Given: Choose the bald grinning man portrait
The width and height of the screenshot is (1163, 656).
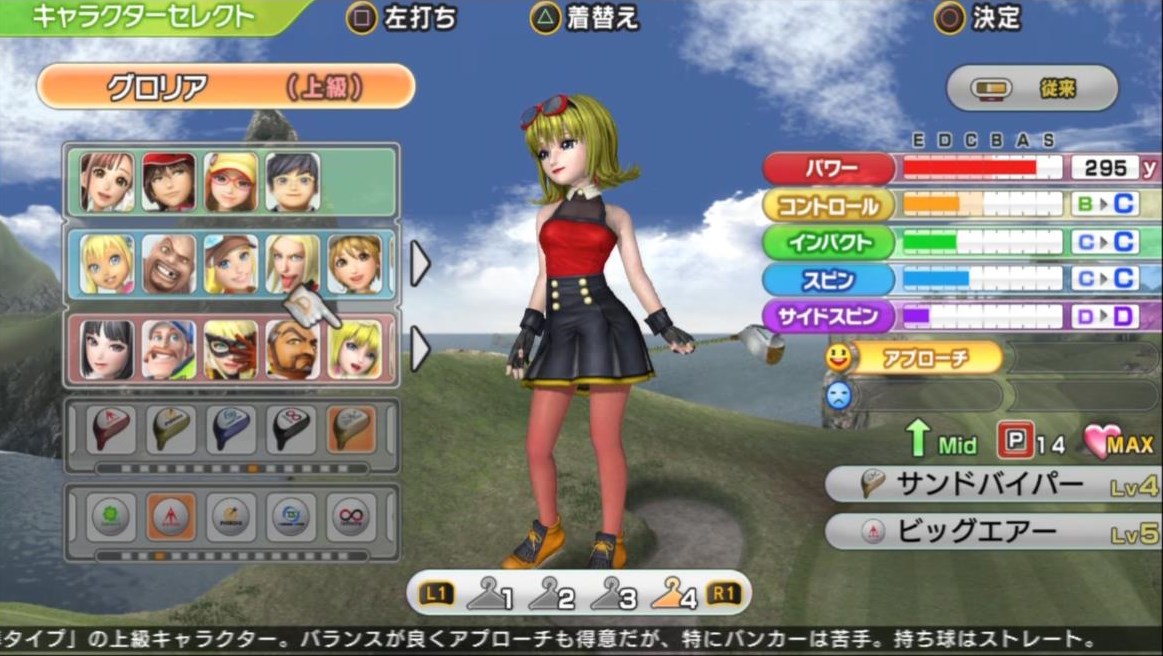Looking at the screenshot, I should click(168, 264).
